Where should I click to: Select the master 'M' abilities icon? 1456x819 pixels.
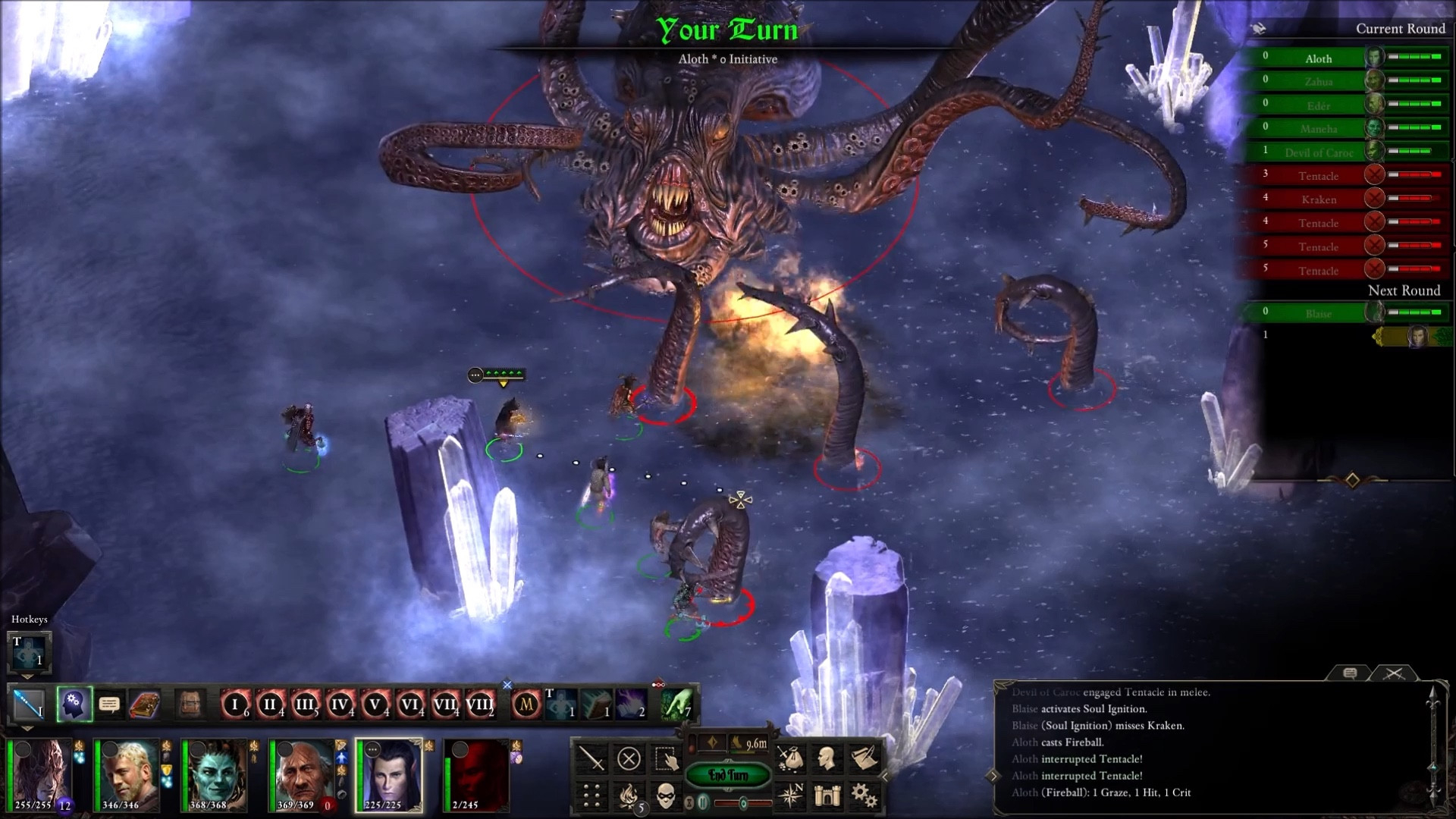[526, 705]
